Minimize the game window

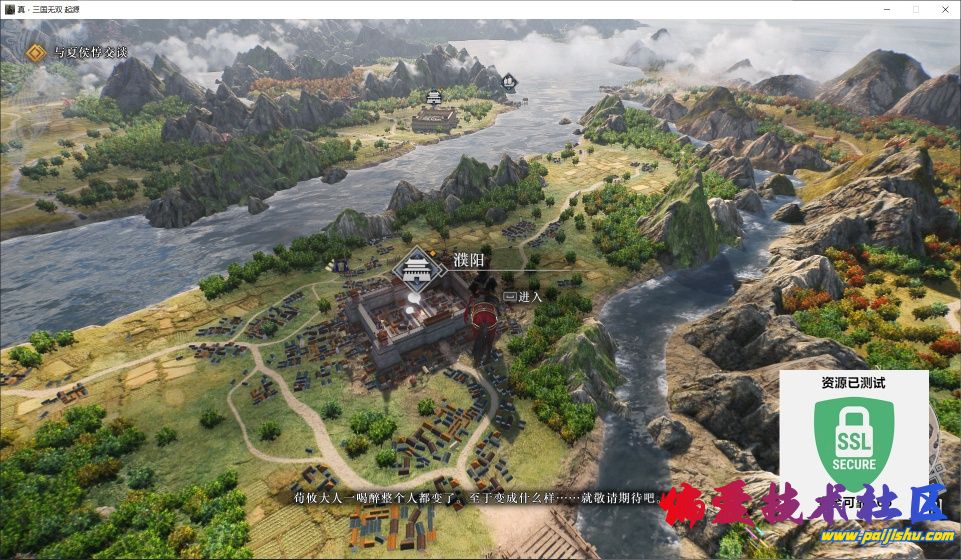tap(886, 8)
